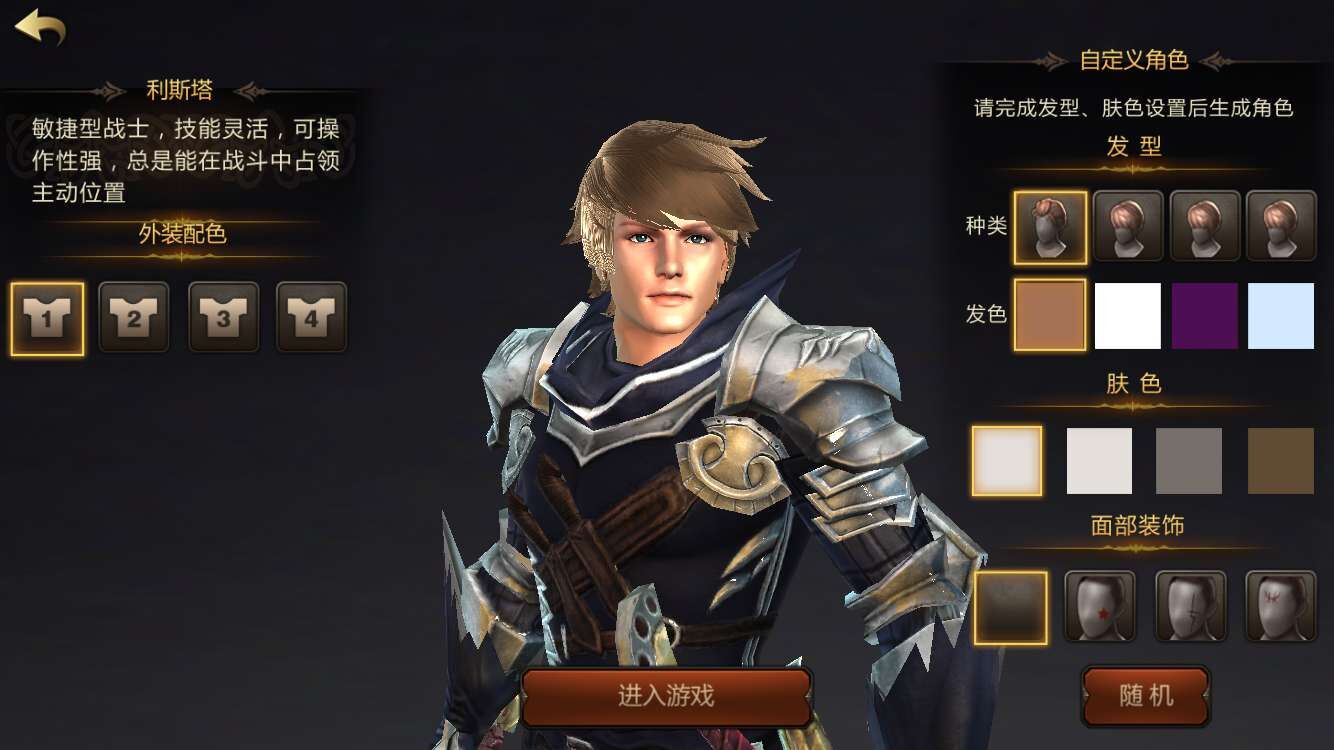The width and height of the screenshot is (1334, 750).
Task: Choose outfit color 1
Action: click(46, 317)
